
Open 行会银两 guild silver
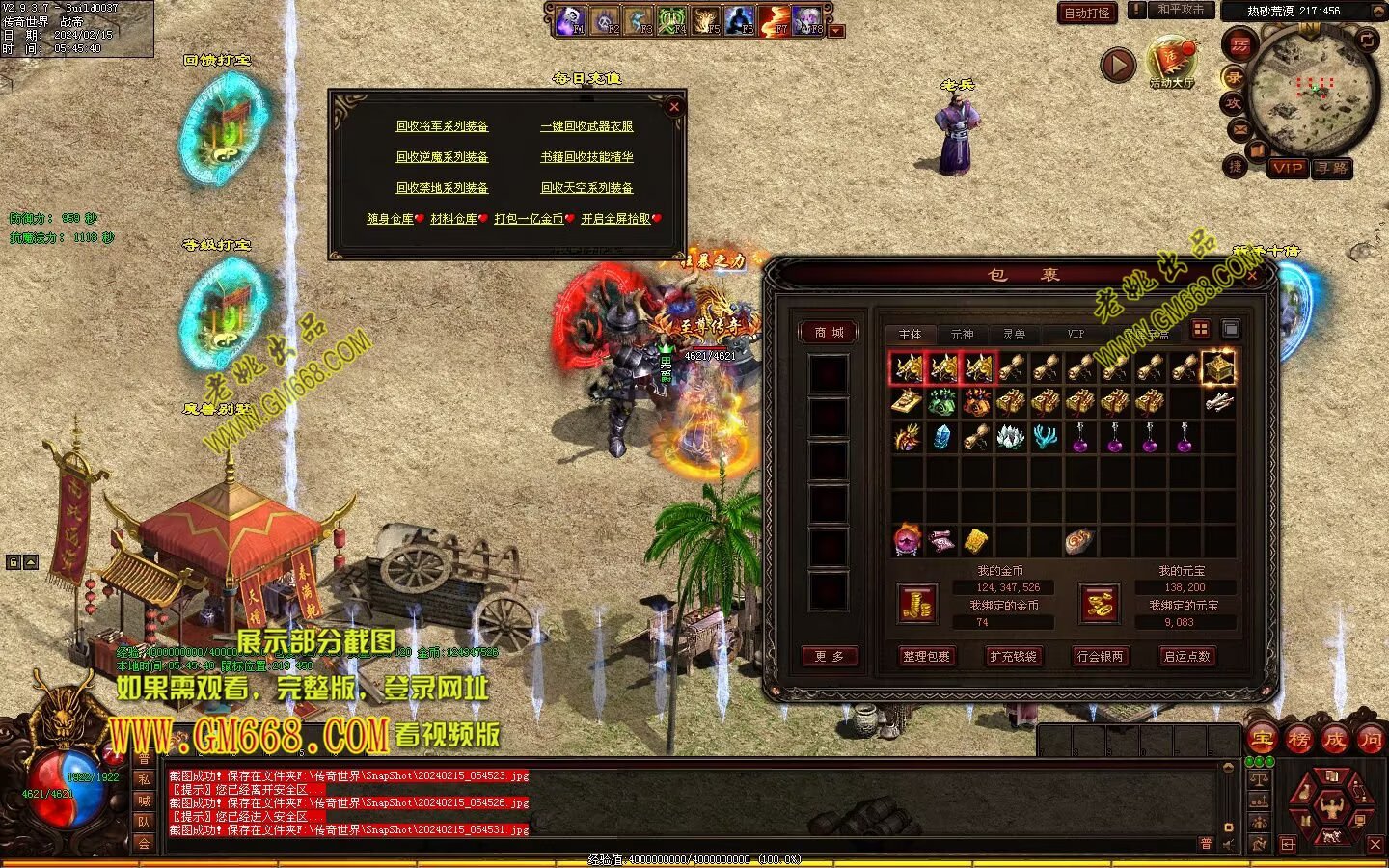(x=1101, y=657)
